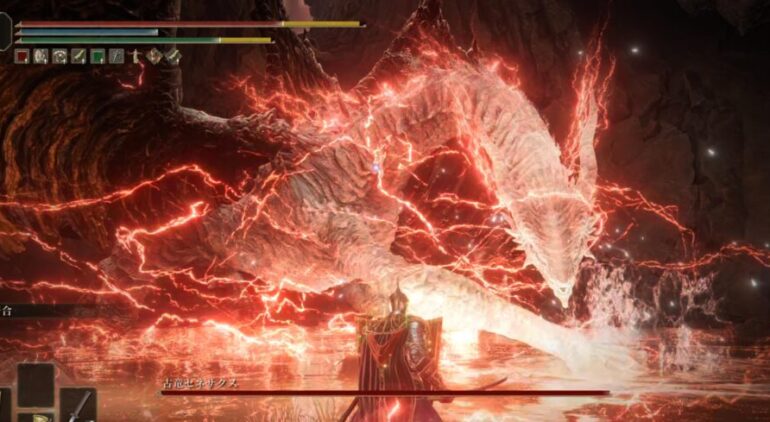
Task: Inspect the red square status buff icon
Action: click(x=22, y=57)
